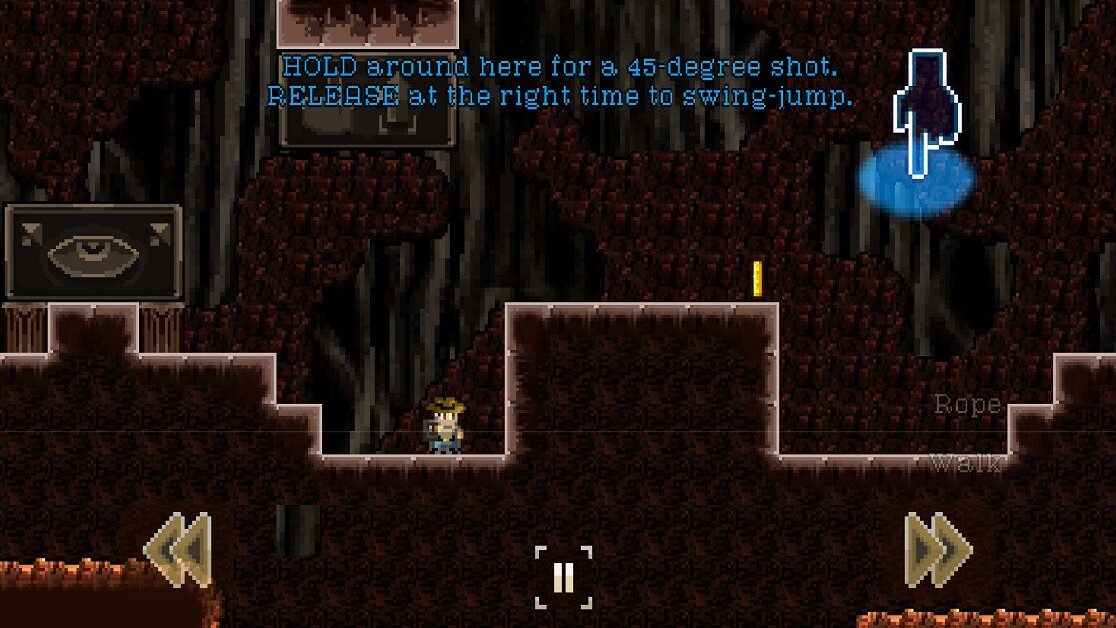Pause the game with the pause button
The width and height of the screenshot is (1116, 628).
563,577
